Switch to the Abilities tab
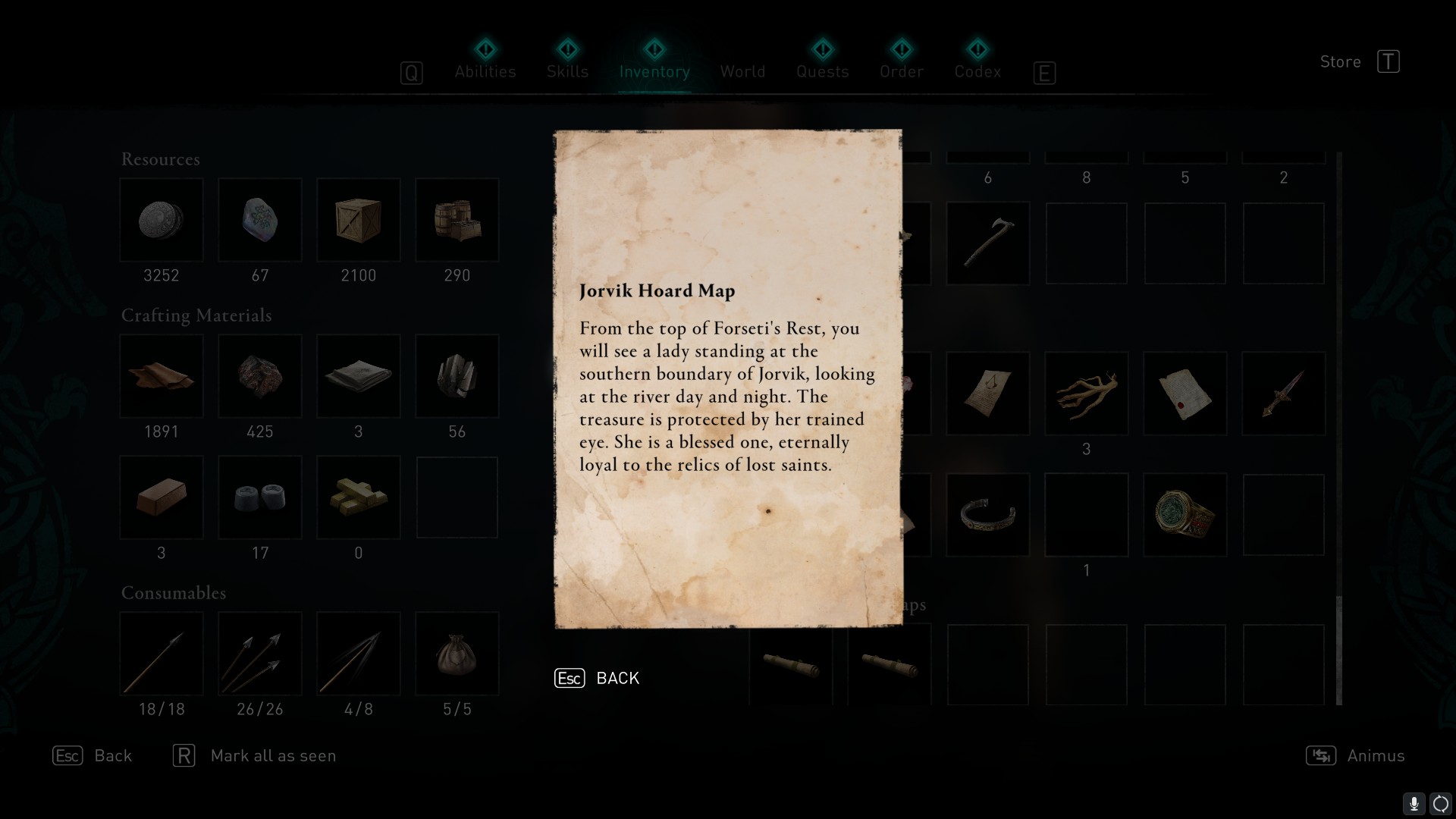Image resolution: width=1456 pixels, height=819 pixels. (485, 71)
